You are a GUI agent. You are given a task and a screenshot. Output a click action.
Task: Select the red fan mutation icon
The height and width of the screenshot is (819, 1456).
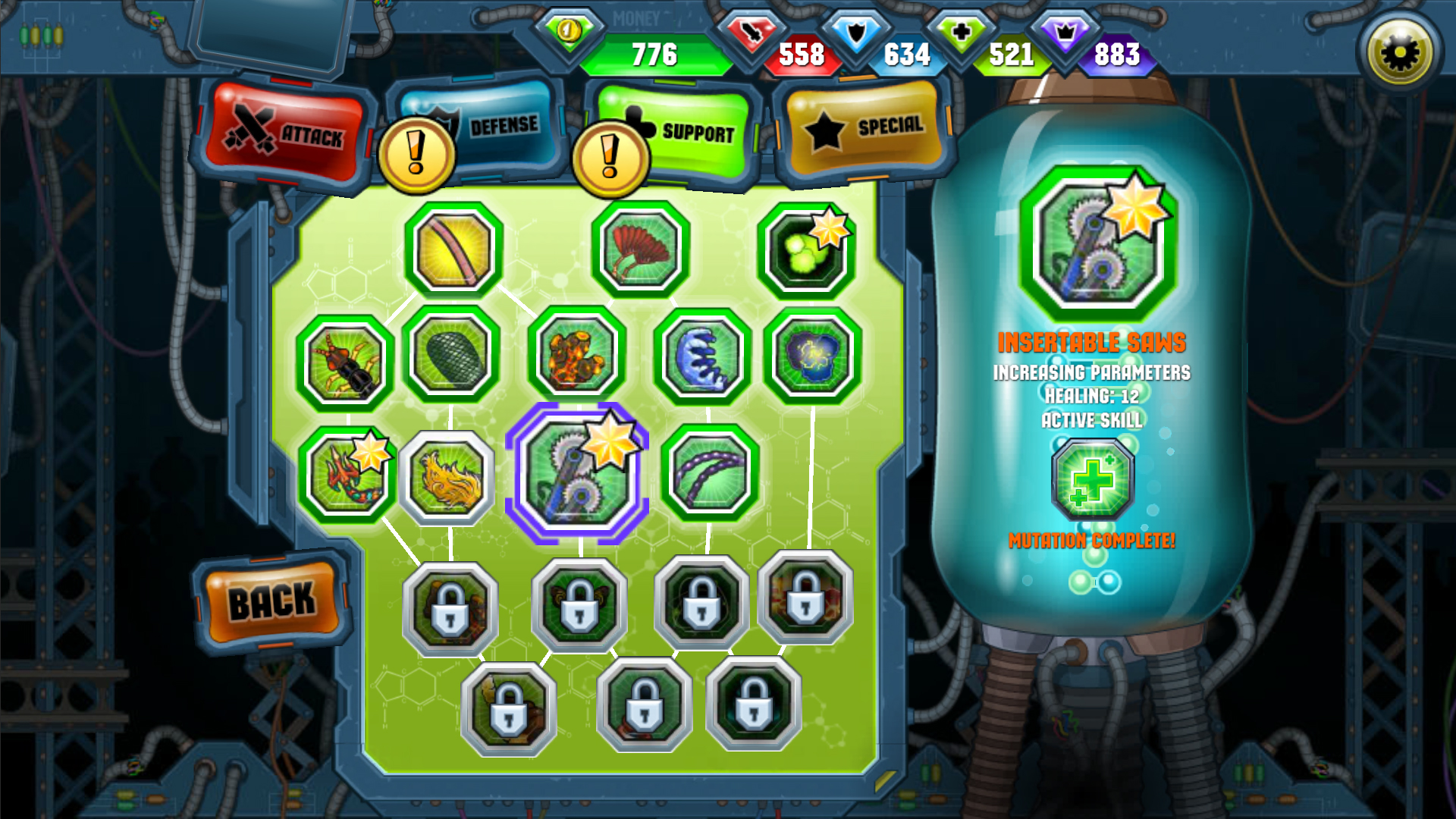[x=639, y=249]
